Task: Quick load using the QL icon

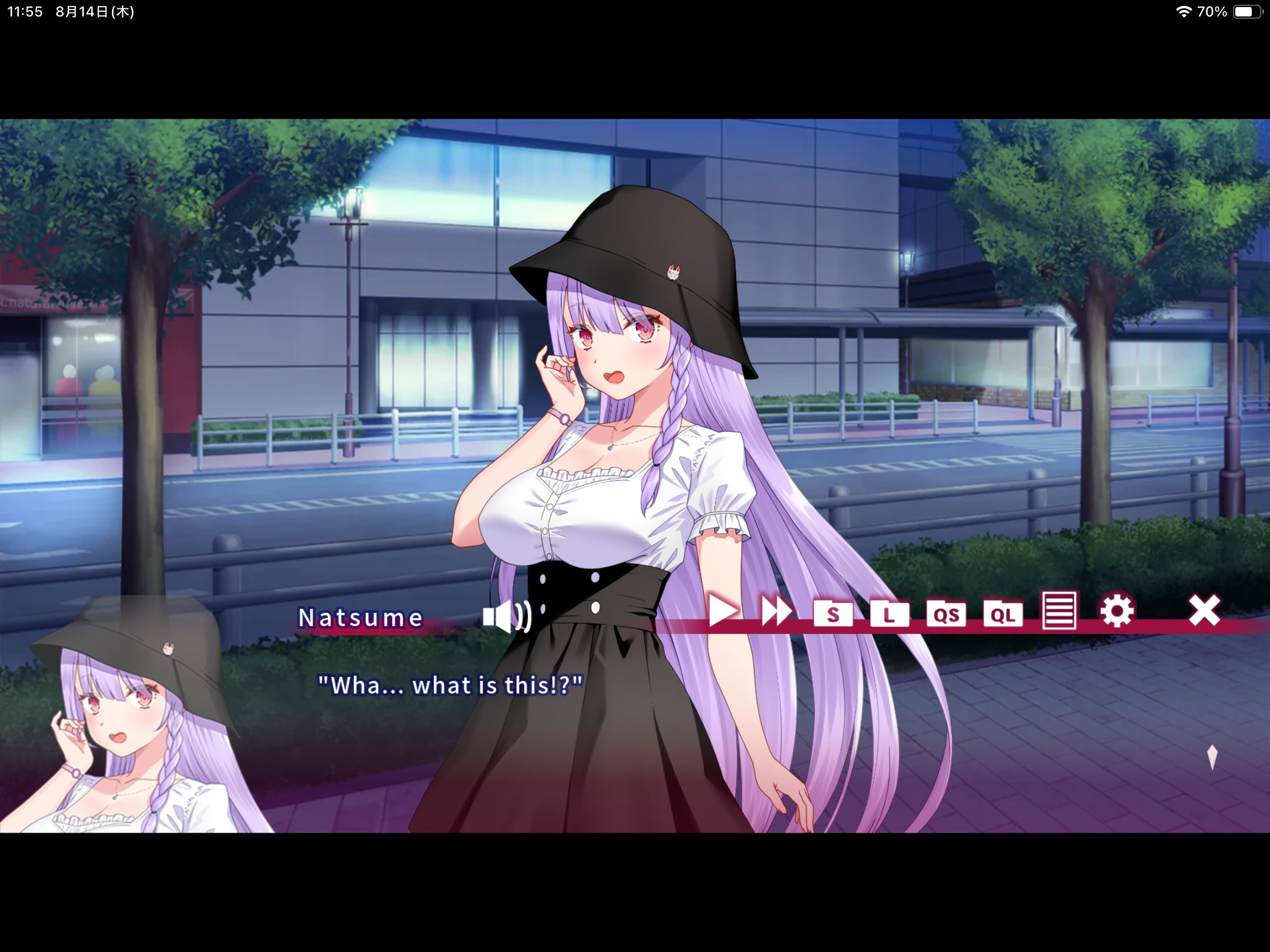Action: 1002,614
